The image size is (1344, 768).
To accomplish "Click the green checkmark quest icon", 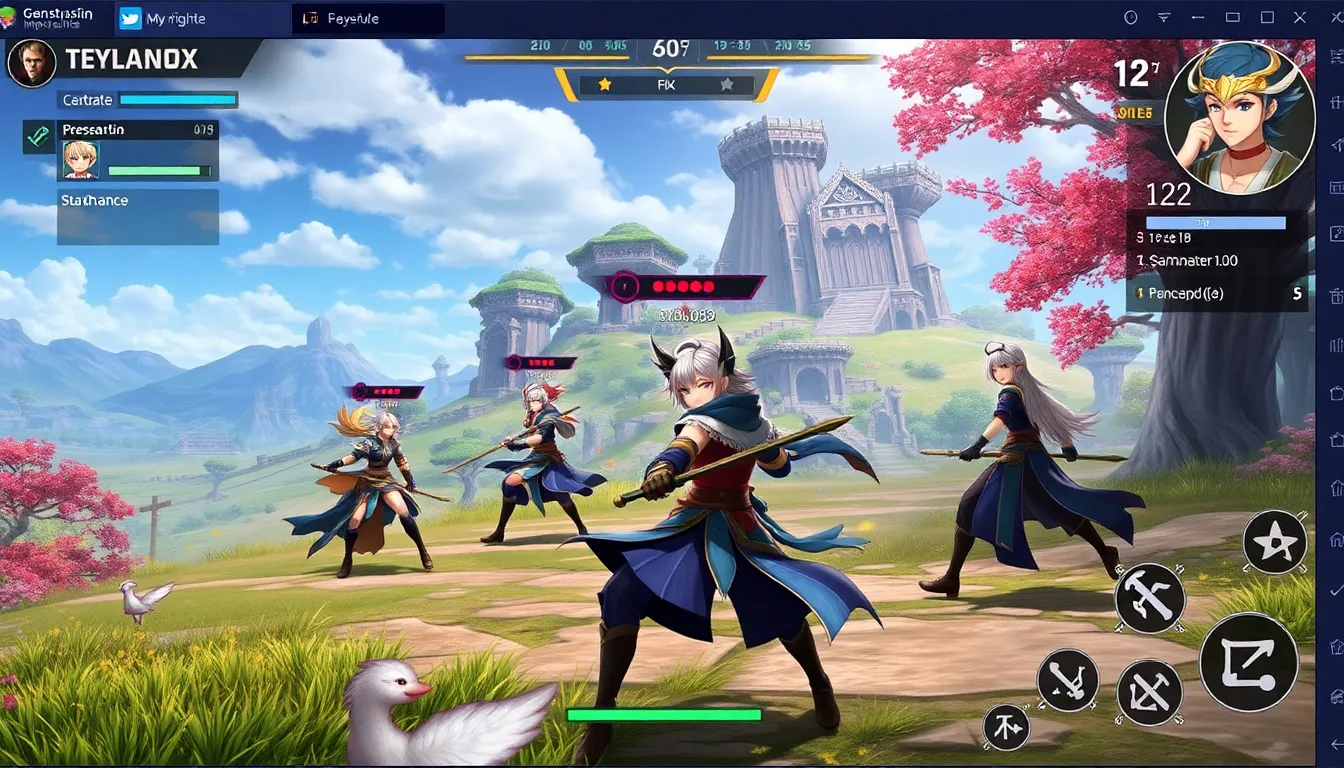I will [38, 137].
